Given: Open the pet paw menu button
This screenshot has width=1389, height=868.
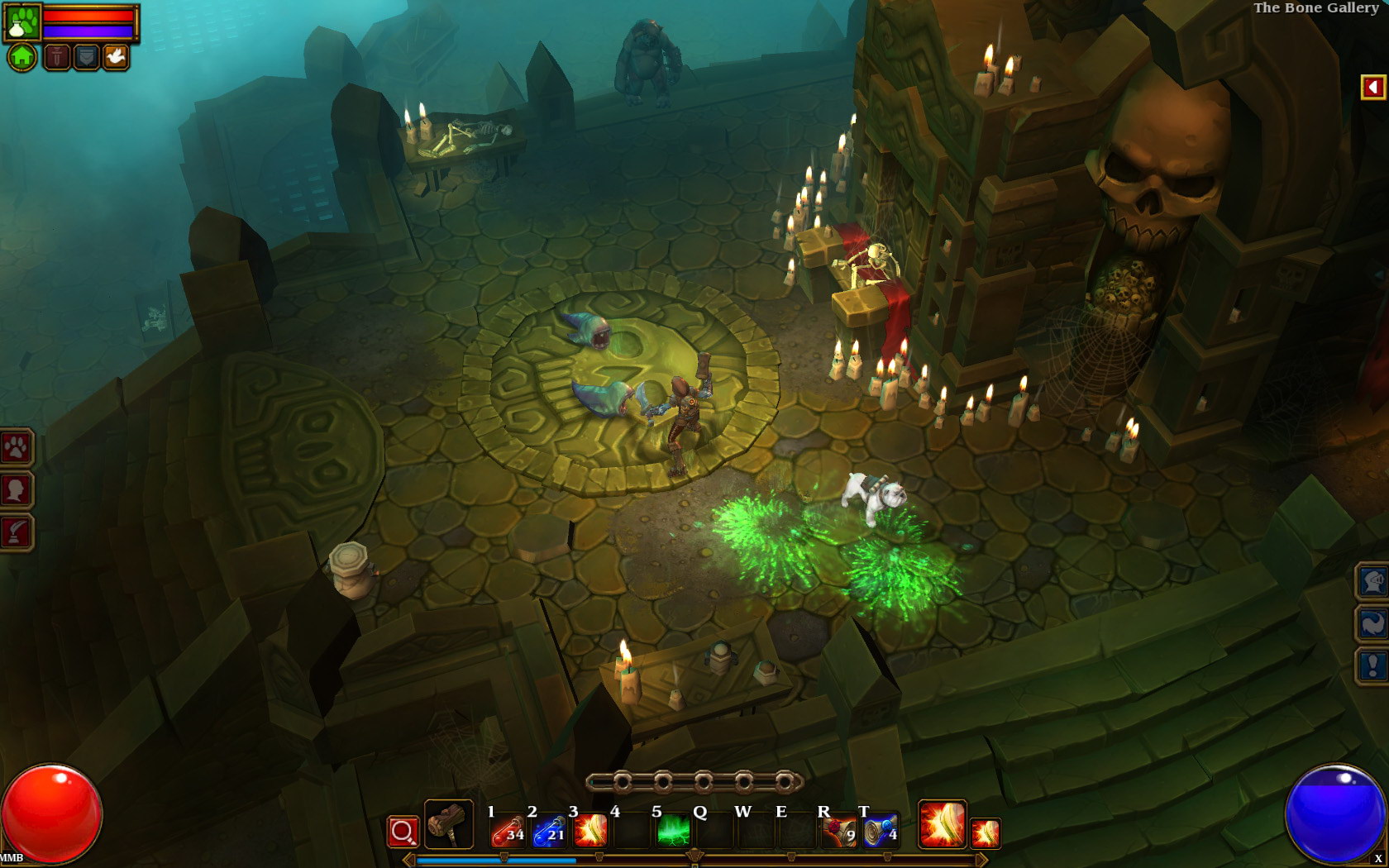Looking at the screenshot, I should pos(16,448).
